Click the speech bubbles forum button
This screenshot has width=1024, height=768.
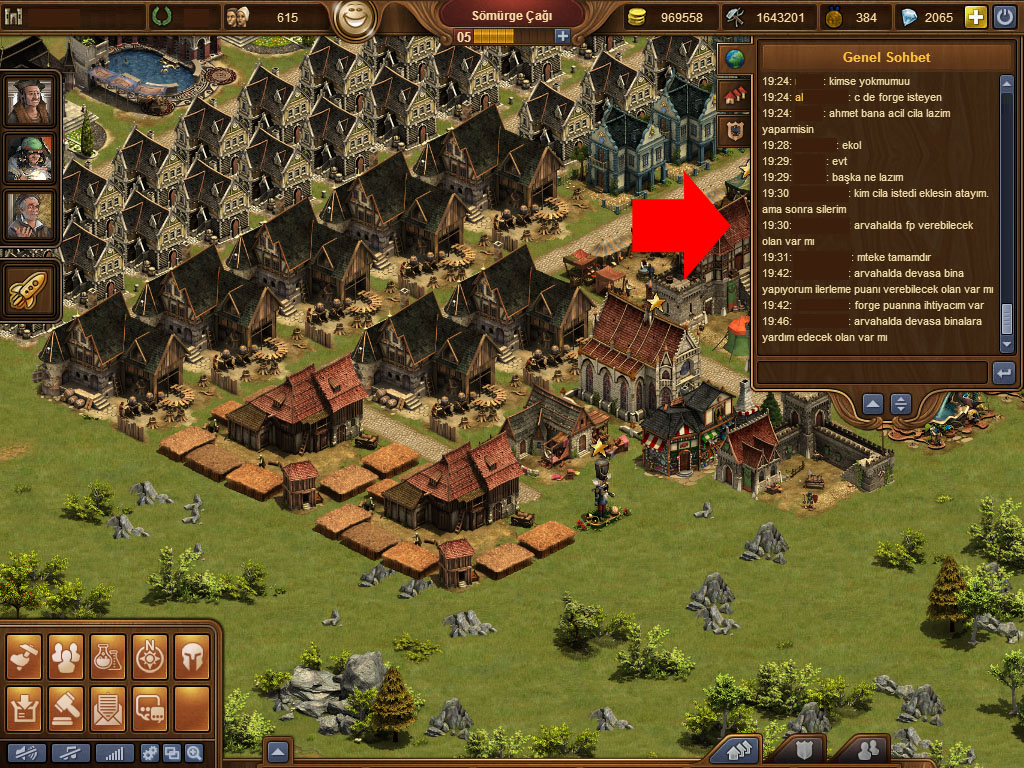pos(150,705)
